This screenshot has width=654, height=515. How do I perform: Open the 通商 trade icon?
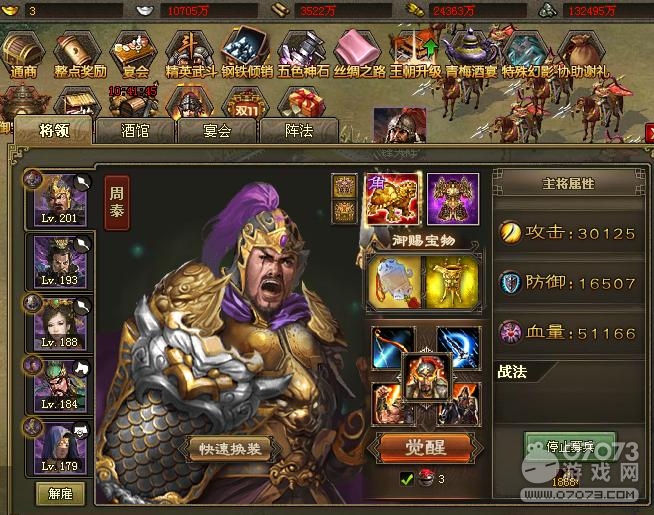[22, 53]
